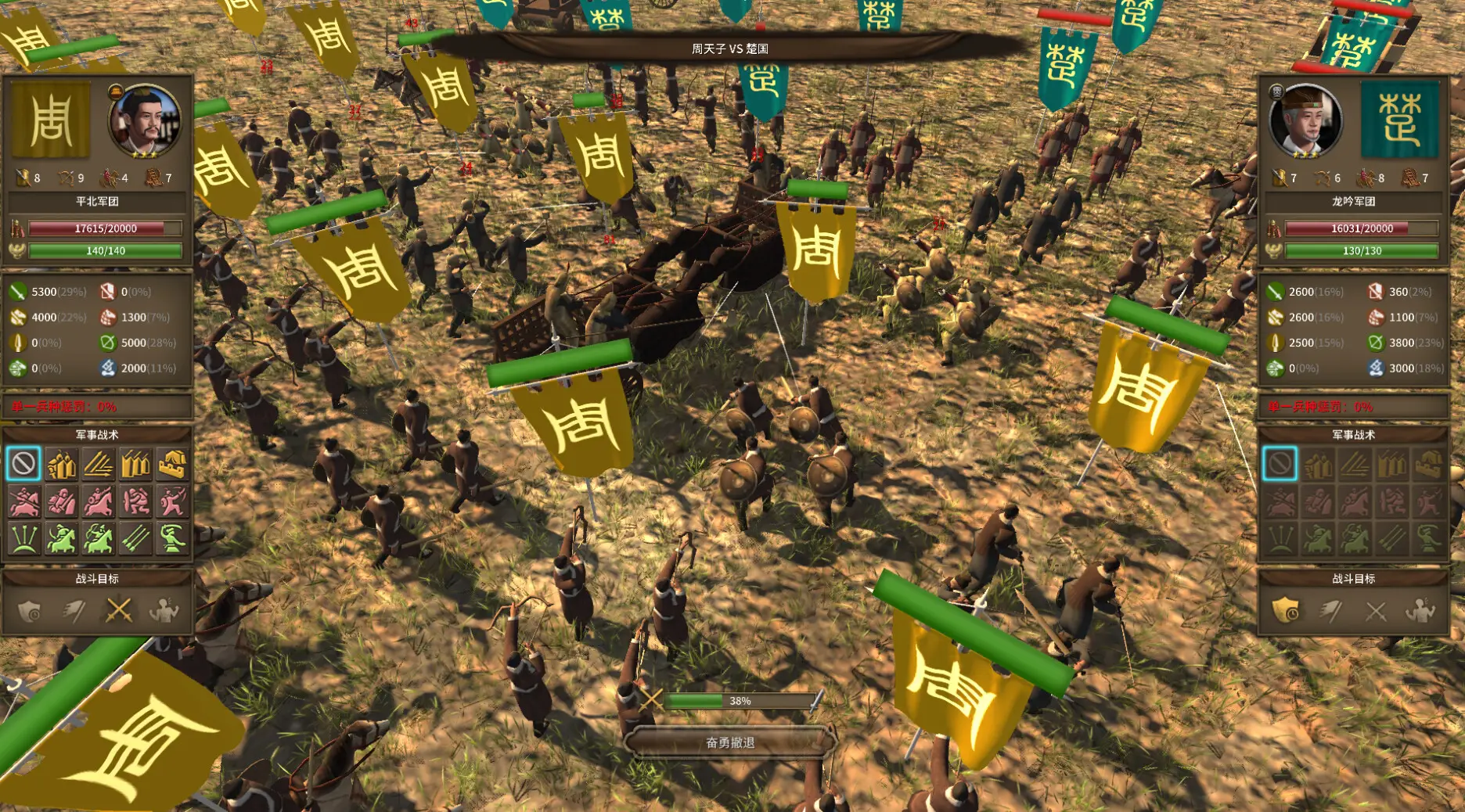Pick the grey shield-and-clock goal on Zhou's panel
This screenshot has width=1465, height=812.
coord(30,610)
